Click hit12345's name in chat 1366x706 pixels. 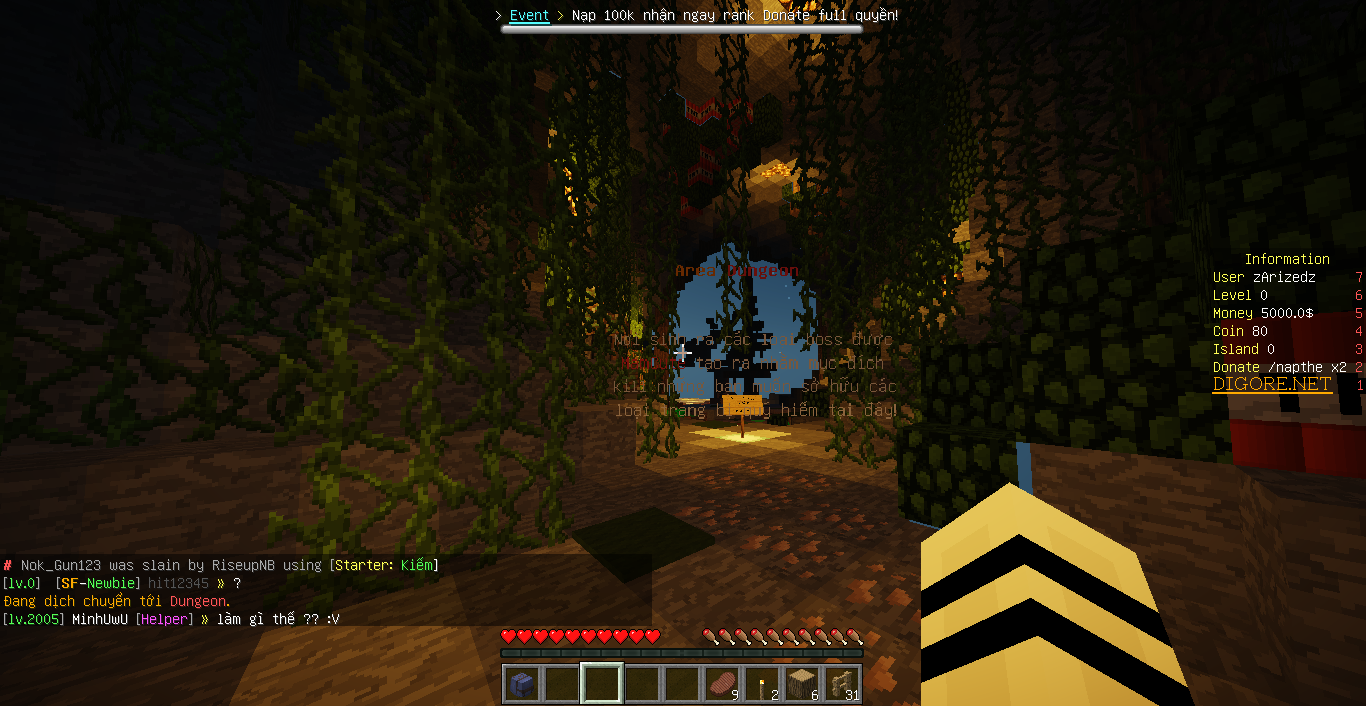click(179, 584)
